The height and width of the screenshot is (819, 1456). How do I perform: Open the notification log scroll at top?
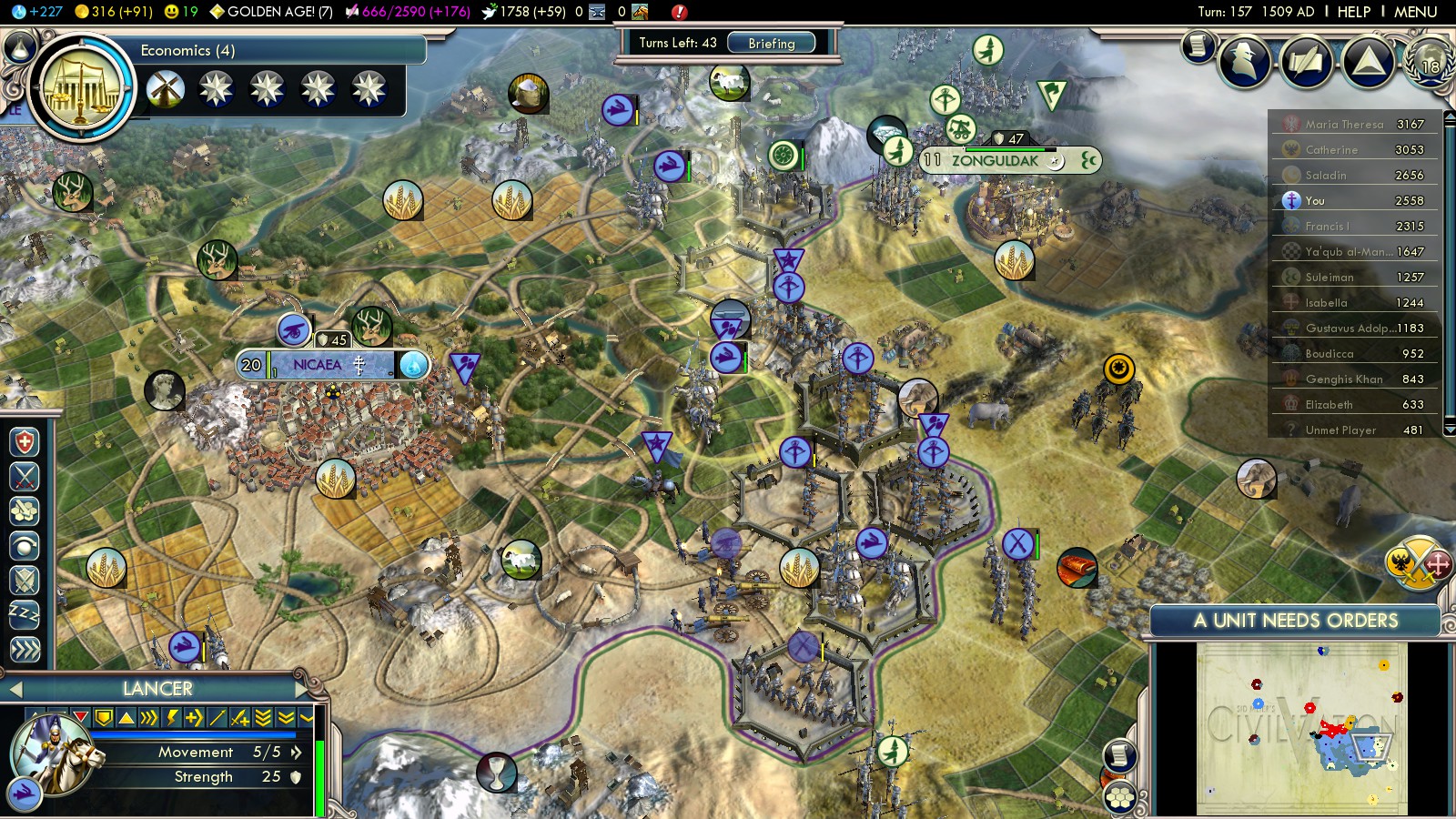point(1199,45)
